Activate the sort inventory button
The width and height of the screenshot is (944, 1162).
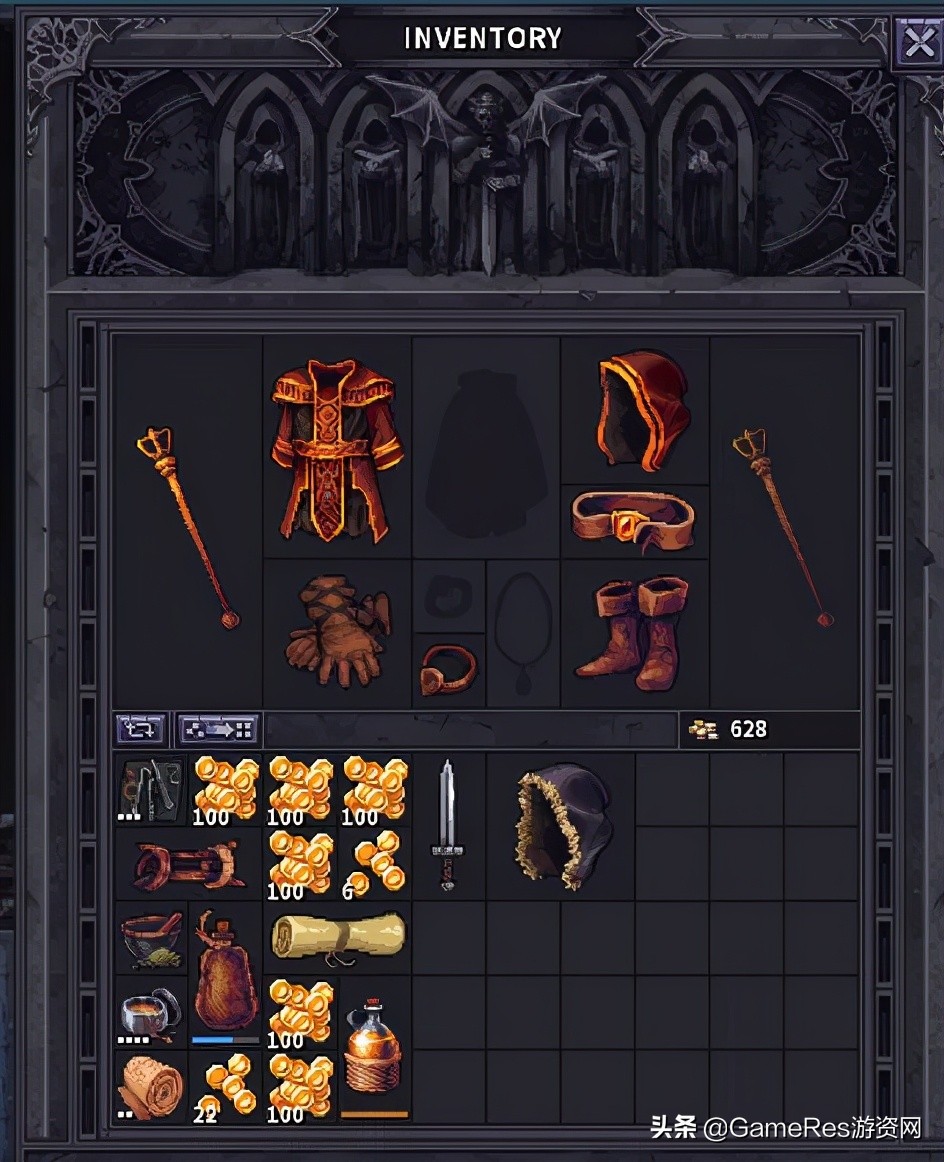pos(218,729)
